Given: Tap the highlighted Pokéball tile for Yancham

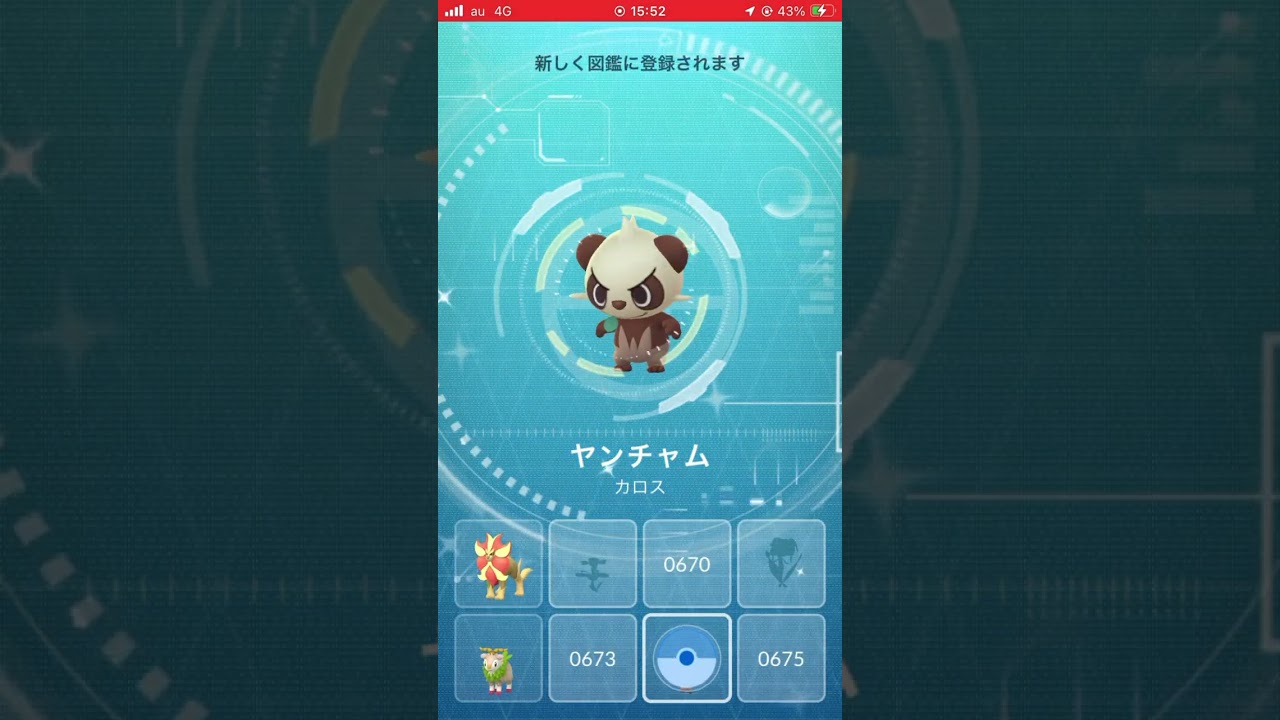Looking at the screenshot, I should (687, 659).
